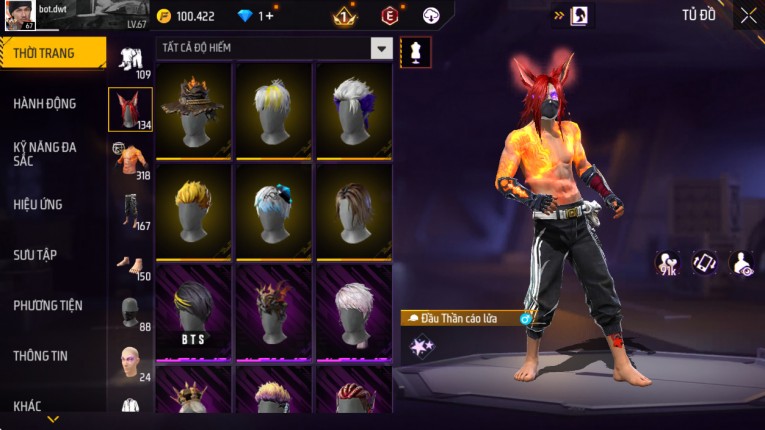Switch to the Kỹ Năng Đa Sắc tab
The image size is (765, 430).
pyautogui.click(x=45, y=153)
